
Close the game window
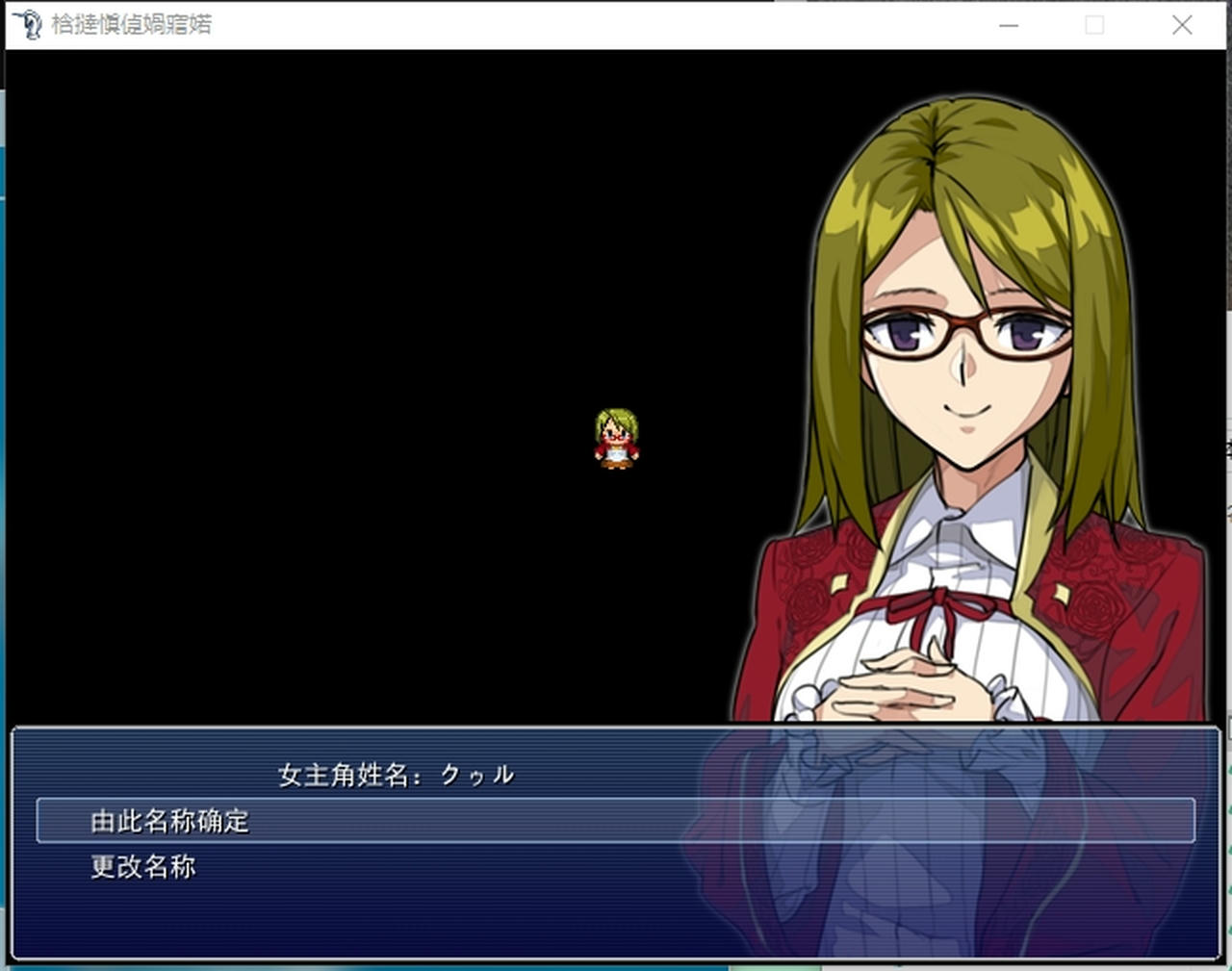click(1181, 26)
